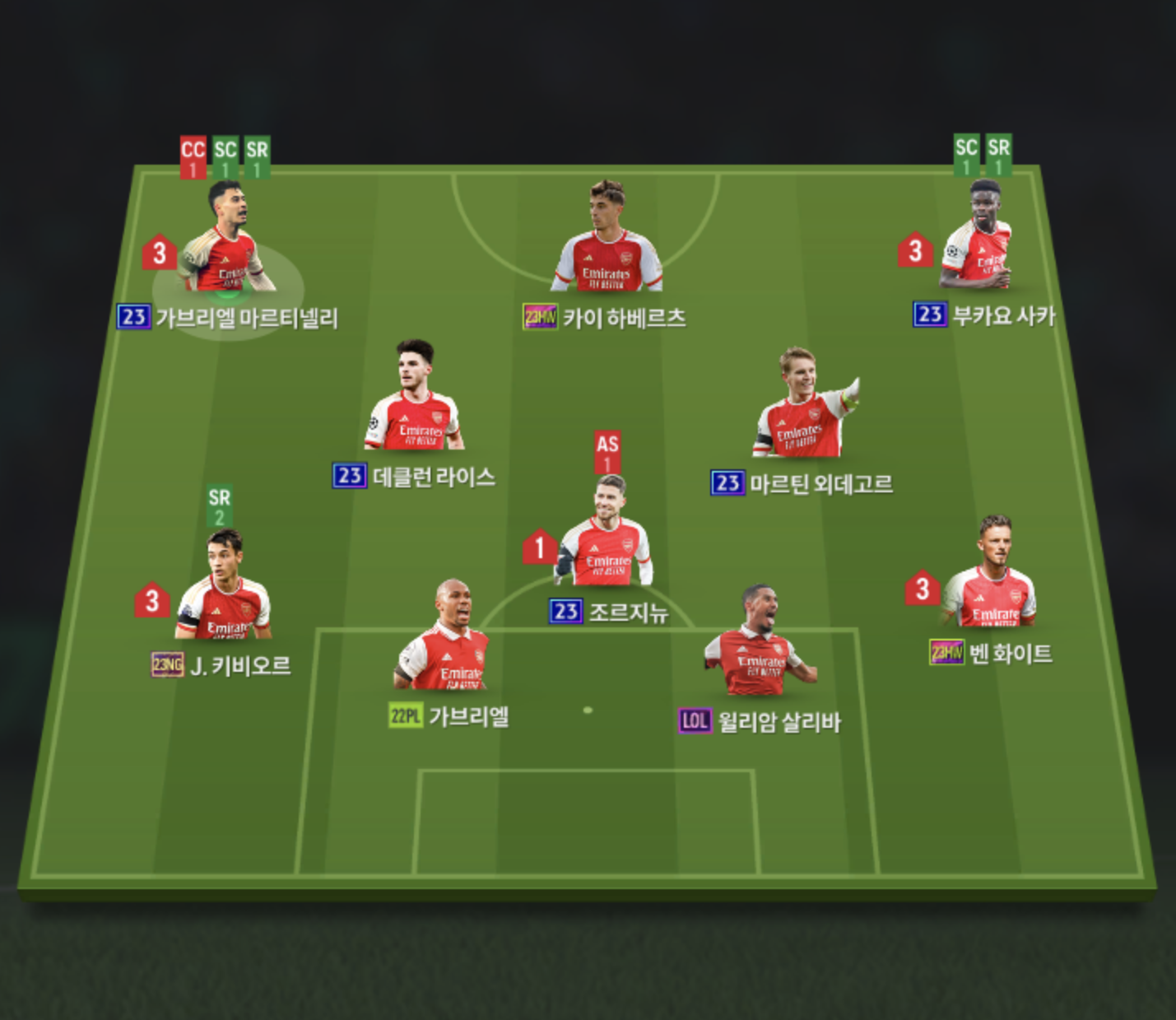Select Martin Ødegaard's player card
Image resolution: width=1176 pixels, height=1020 pixels.
point(804,409)
